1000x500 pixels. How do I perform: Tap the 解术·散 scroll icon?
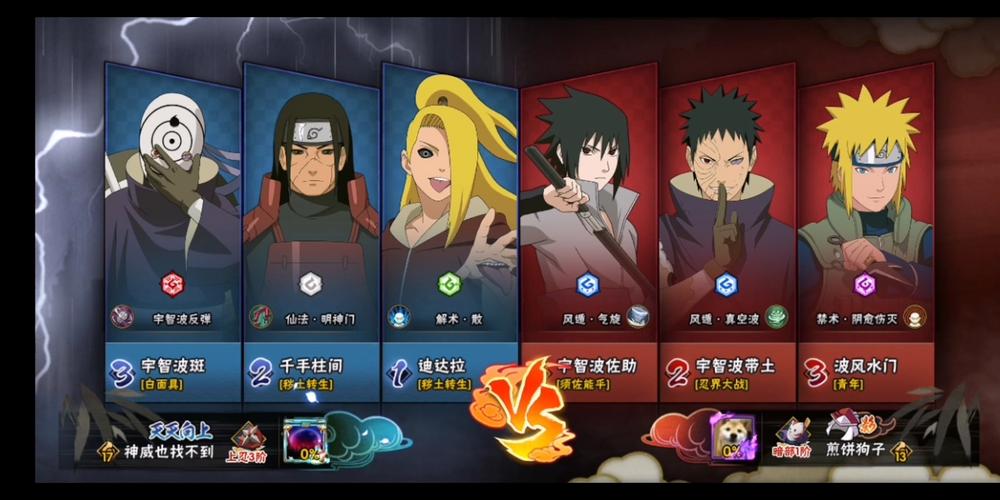click(399, 317)
